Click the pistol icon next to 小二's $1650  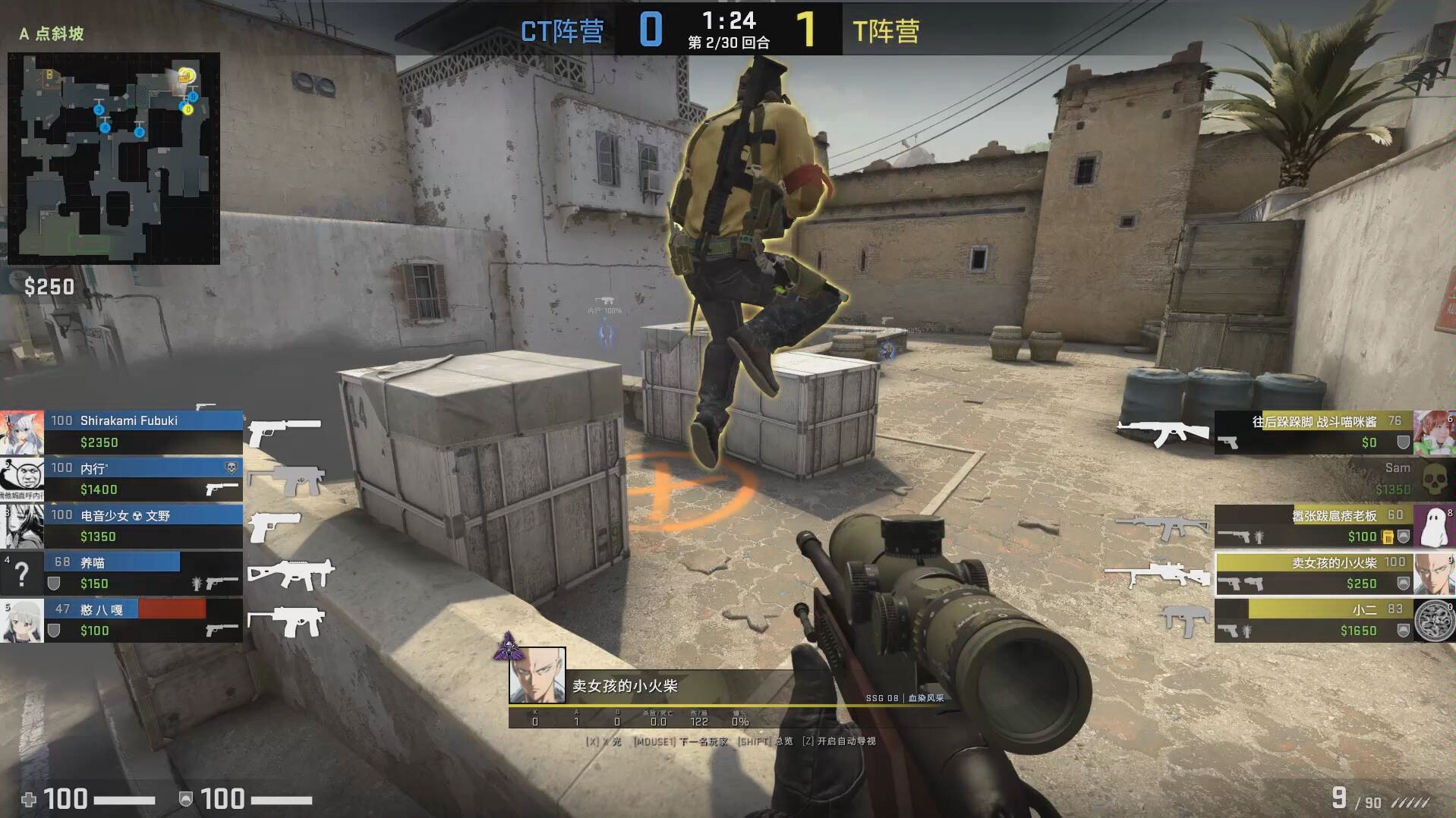point(1228,630)
